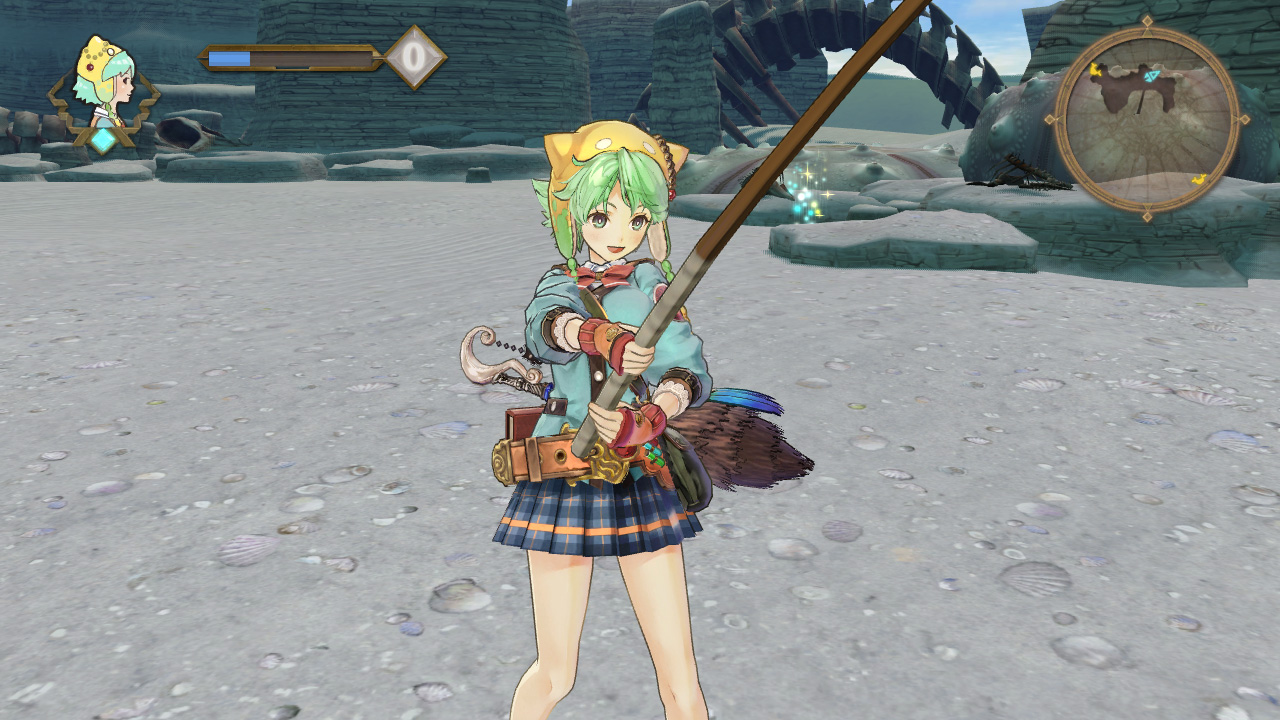Image resolution: width=1280 pixels, height=720 pixels.
Task: Select the diamond counter showing zero
Action: tap(415, 57)
